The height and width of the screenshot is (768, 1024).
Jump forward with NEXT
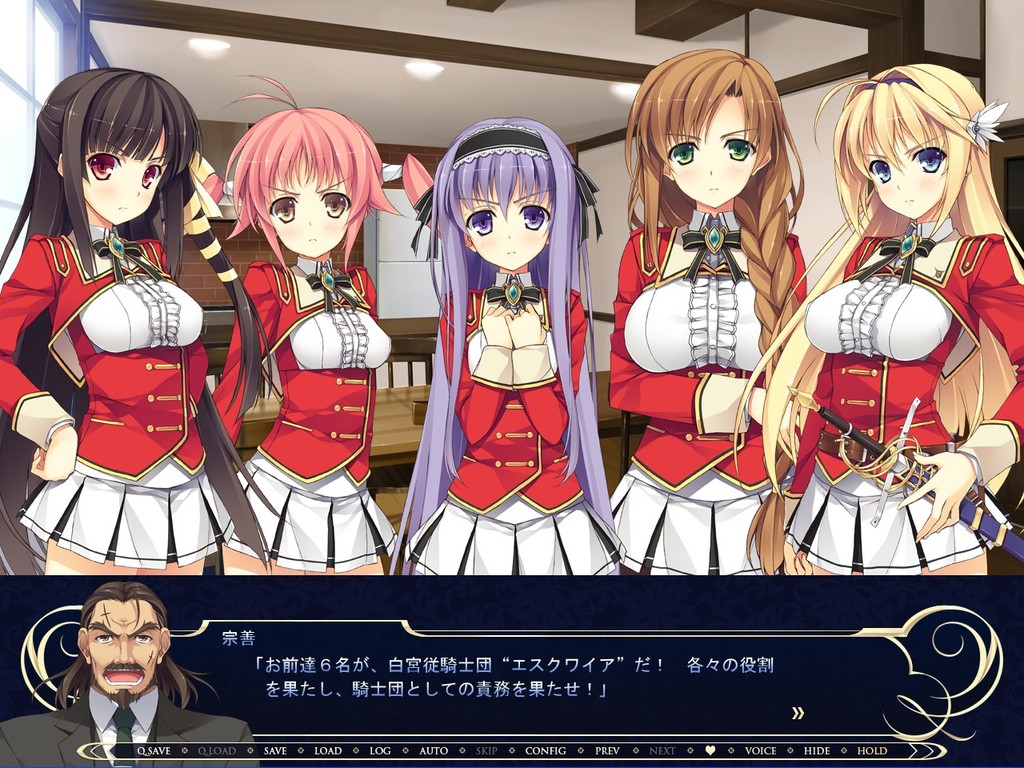[662, 750]
